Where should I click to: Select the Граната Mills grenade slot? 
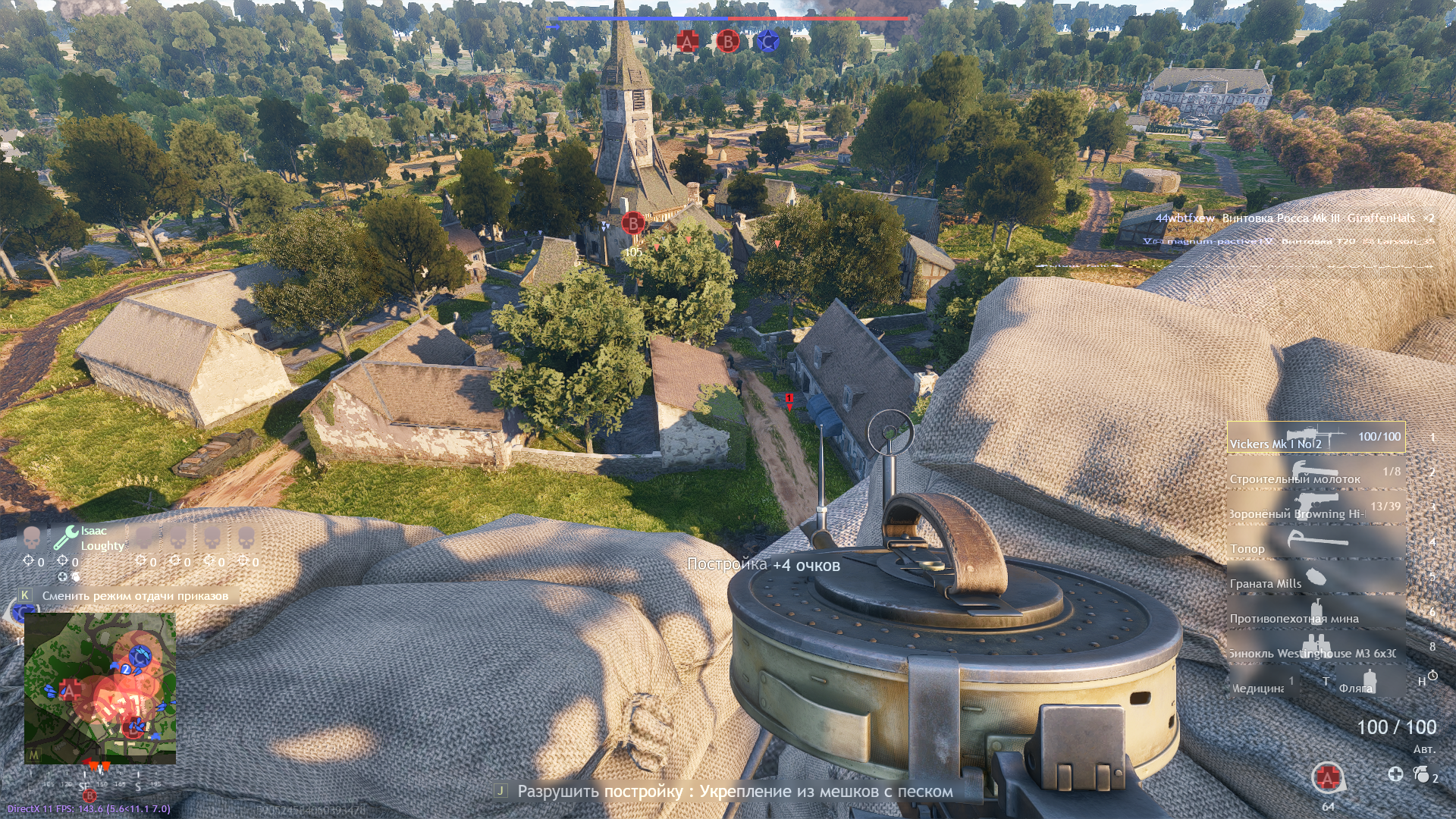pos(1316,577)
